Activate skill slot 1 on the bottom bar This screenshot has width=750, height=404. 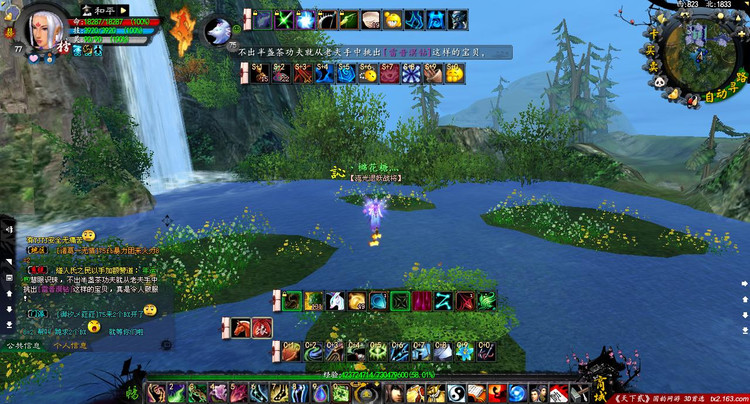click(157, 393)
